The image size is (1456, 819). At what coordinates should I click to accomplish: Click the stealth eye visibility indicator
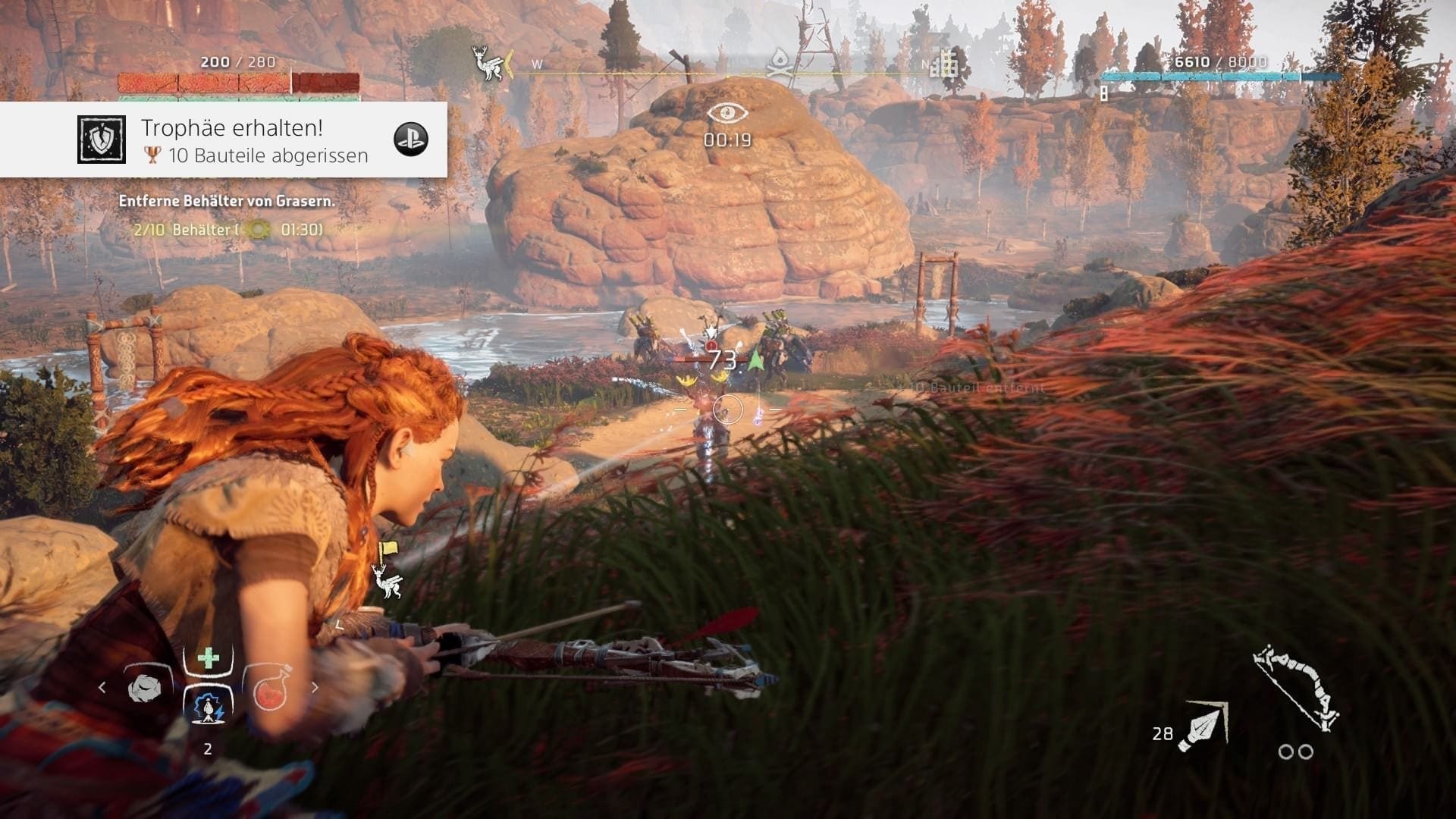[727, 114]
